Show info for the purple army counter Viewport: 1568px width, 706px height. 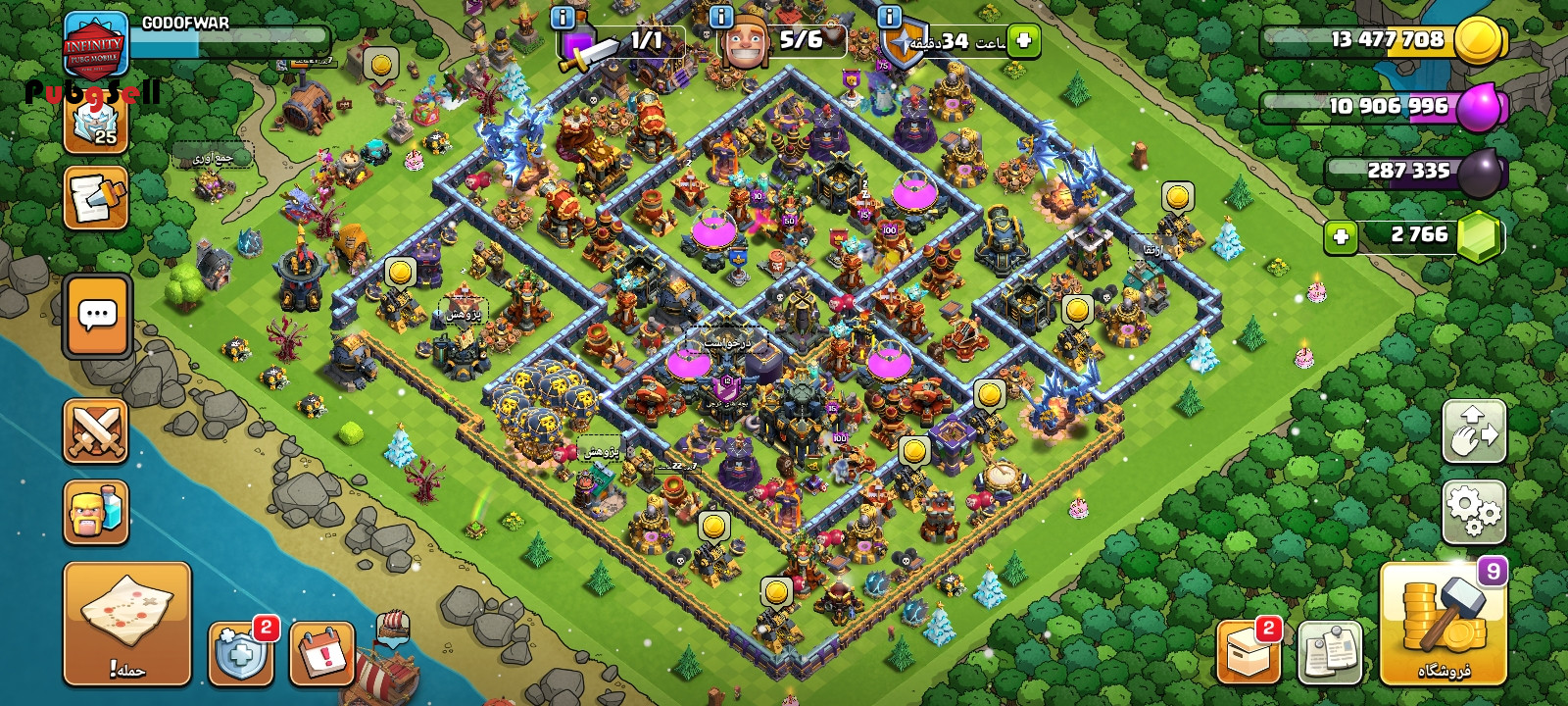[563, 17]
